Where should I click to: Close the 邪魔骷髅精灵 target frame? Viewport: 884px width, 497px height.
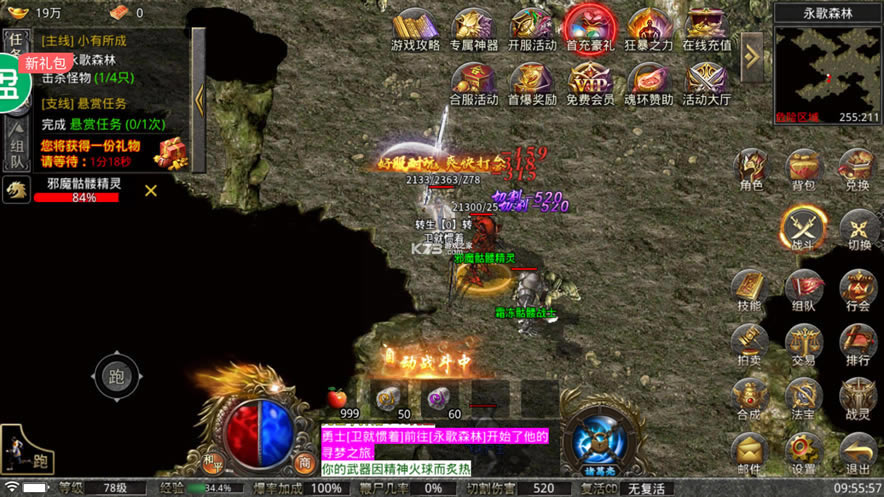tap(151, 190)
